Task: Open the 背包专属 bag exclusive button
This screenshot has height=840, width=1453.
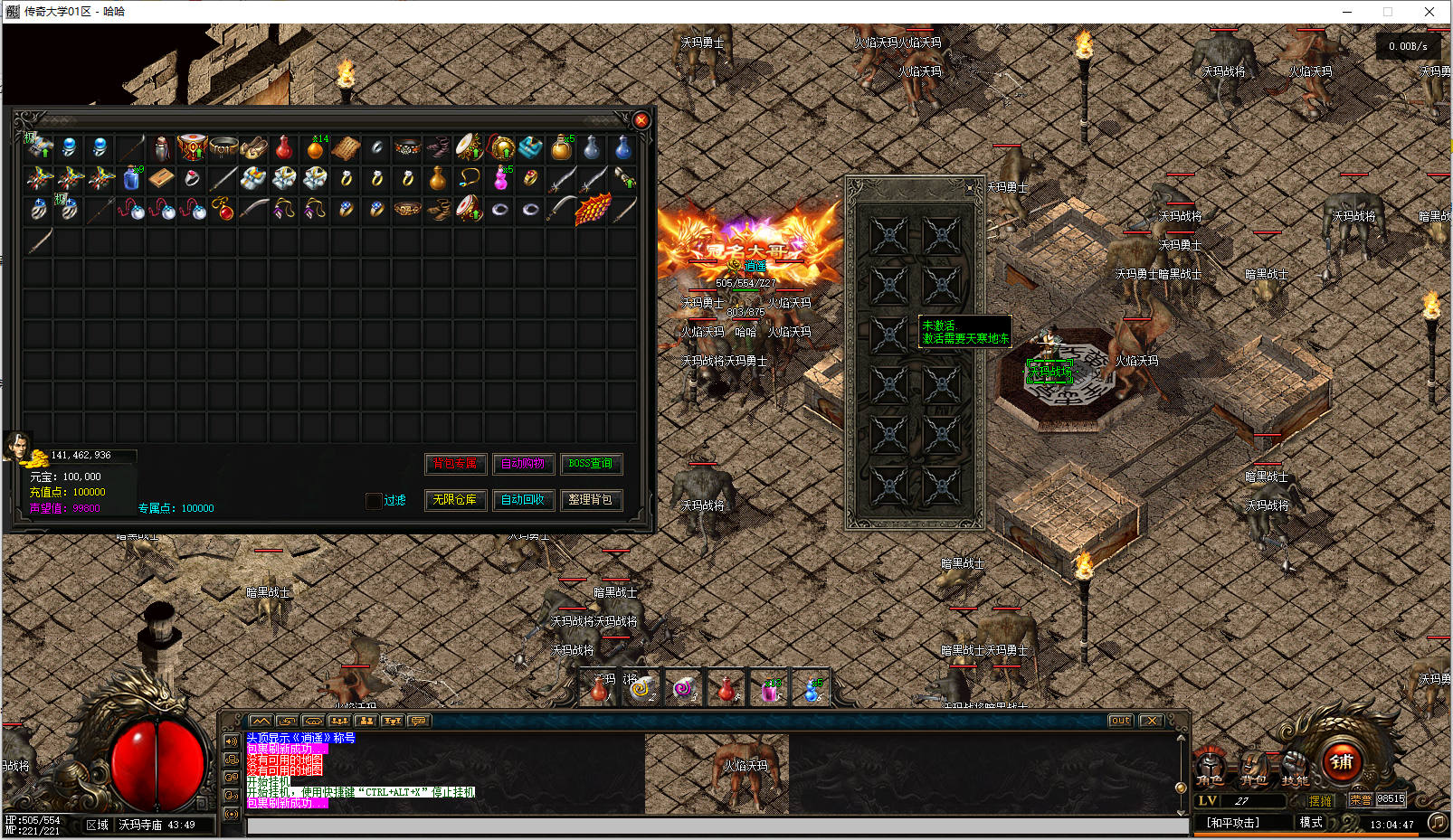Action: point(456,464)
